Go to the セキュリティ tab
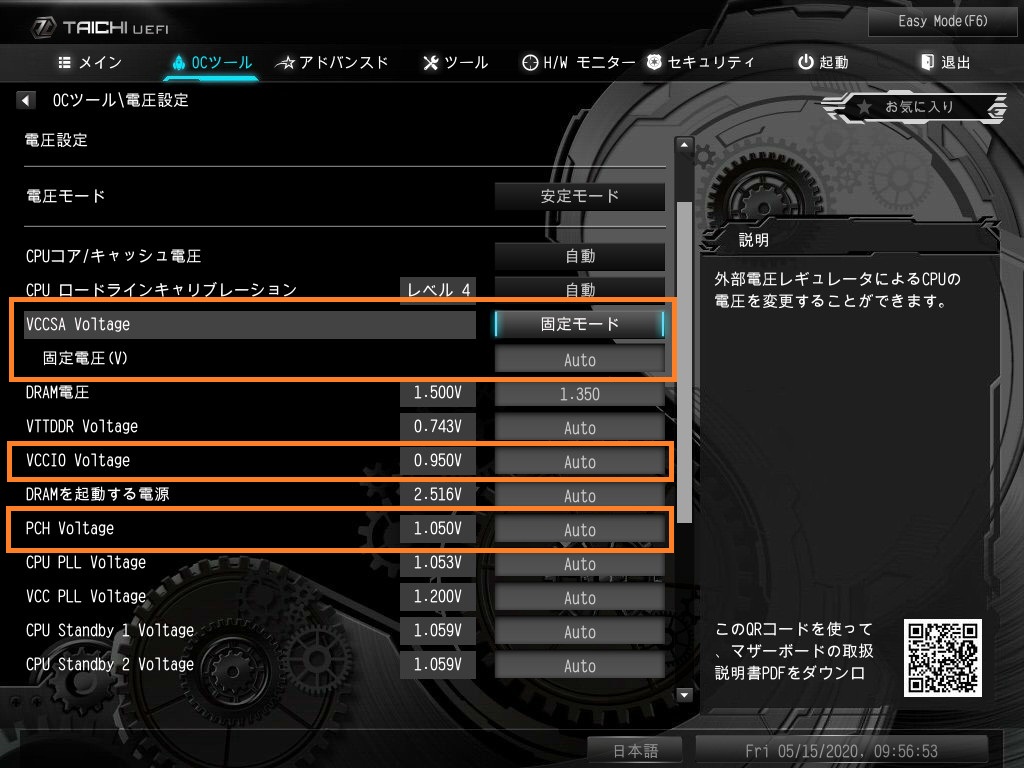The height and width of the screenshot is (768, 1024). [x=700, y=62]
